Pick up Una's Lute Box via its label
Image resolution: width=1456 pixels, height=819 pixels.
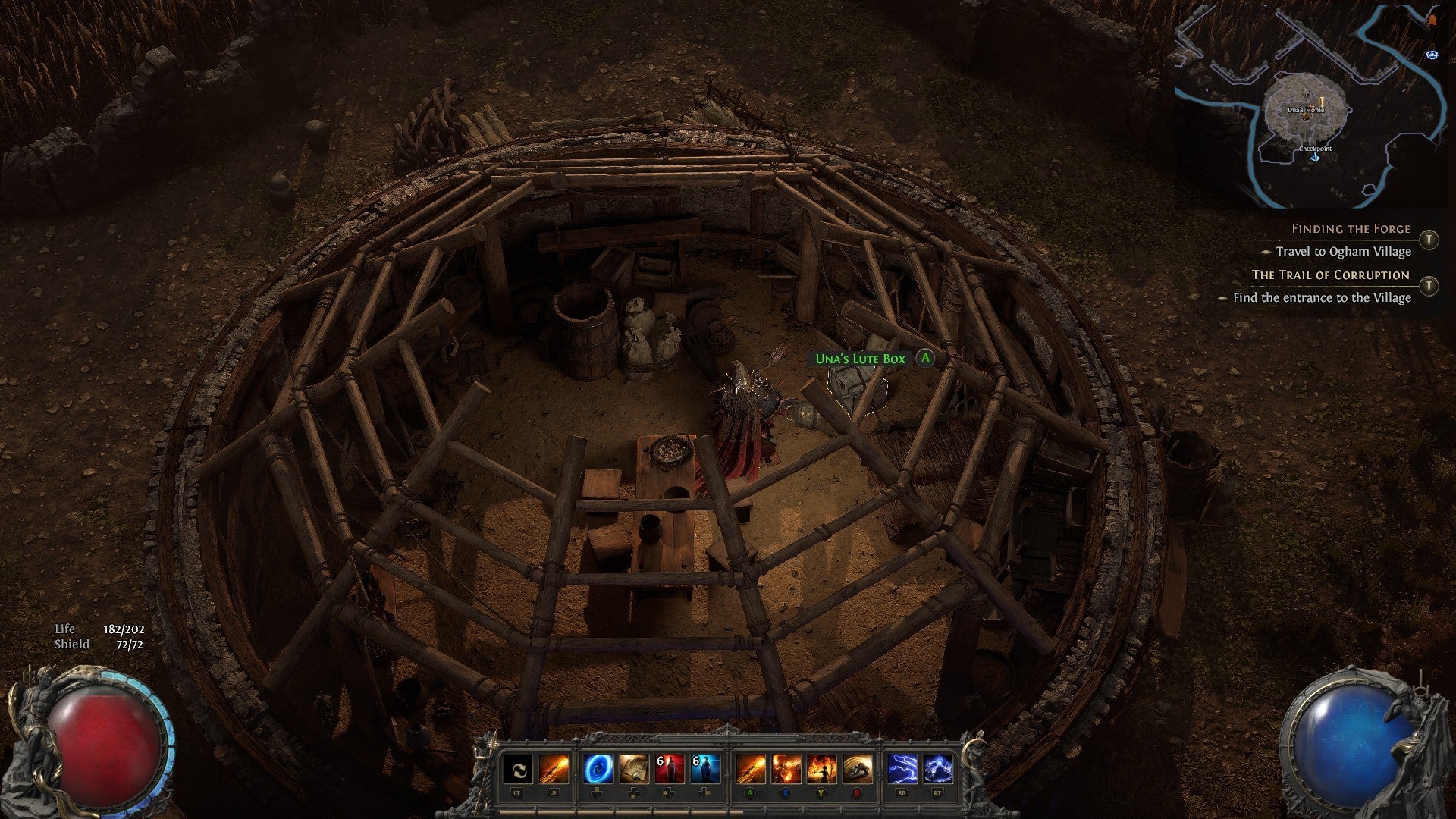pos(860,359)
